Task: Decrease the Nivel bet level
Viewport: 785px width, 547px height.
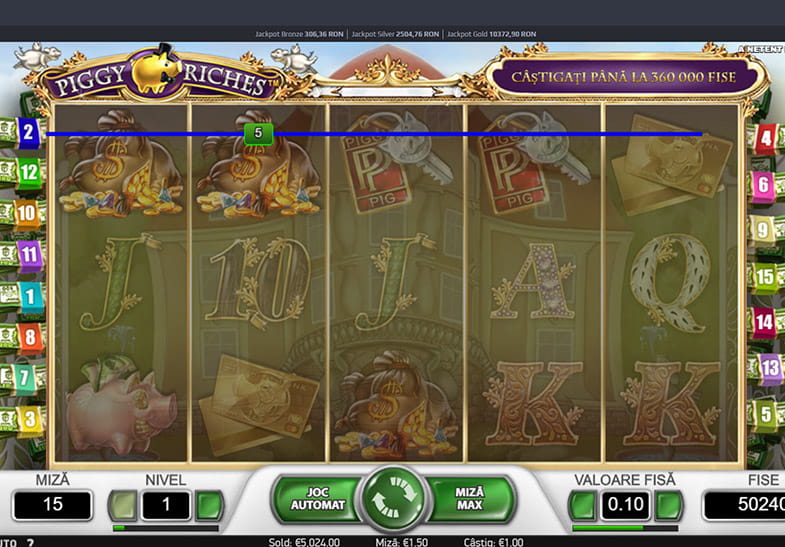Action: pyautogui.click(x=124, y=505)
